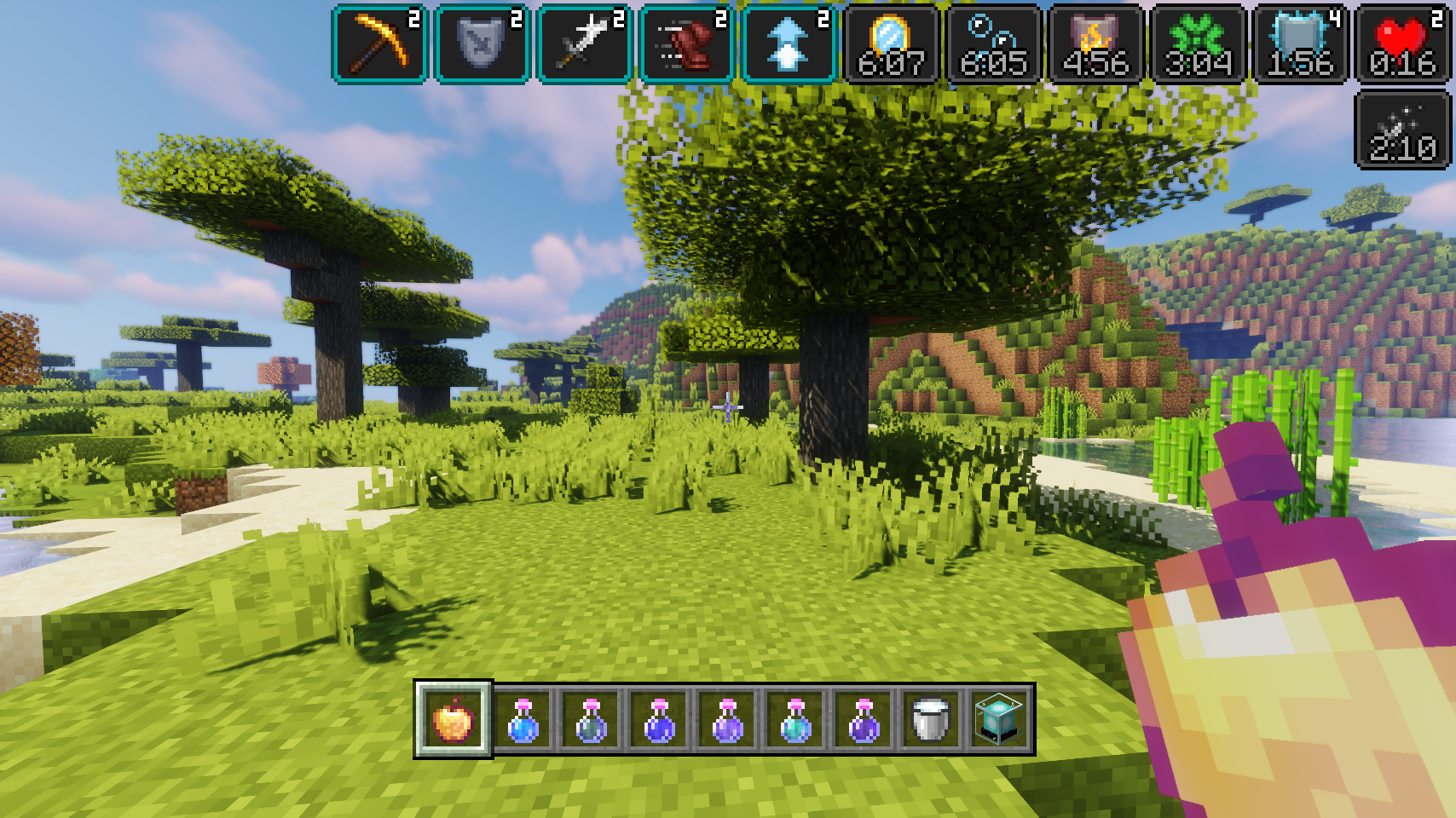Viewport: 1456px width, 818px height.
Task: Click the golden mirror effect icon
Action: coord(892,44)
